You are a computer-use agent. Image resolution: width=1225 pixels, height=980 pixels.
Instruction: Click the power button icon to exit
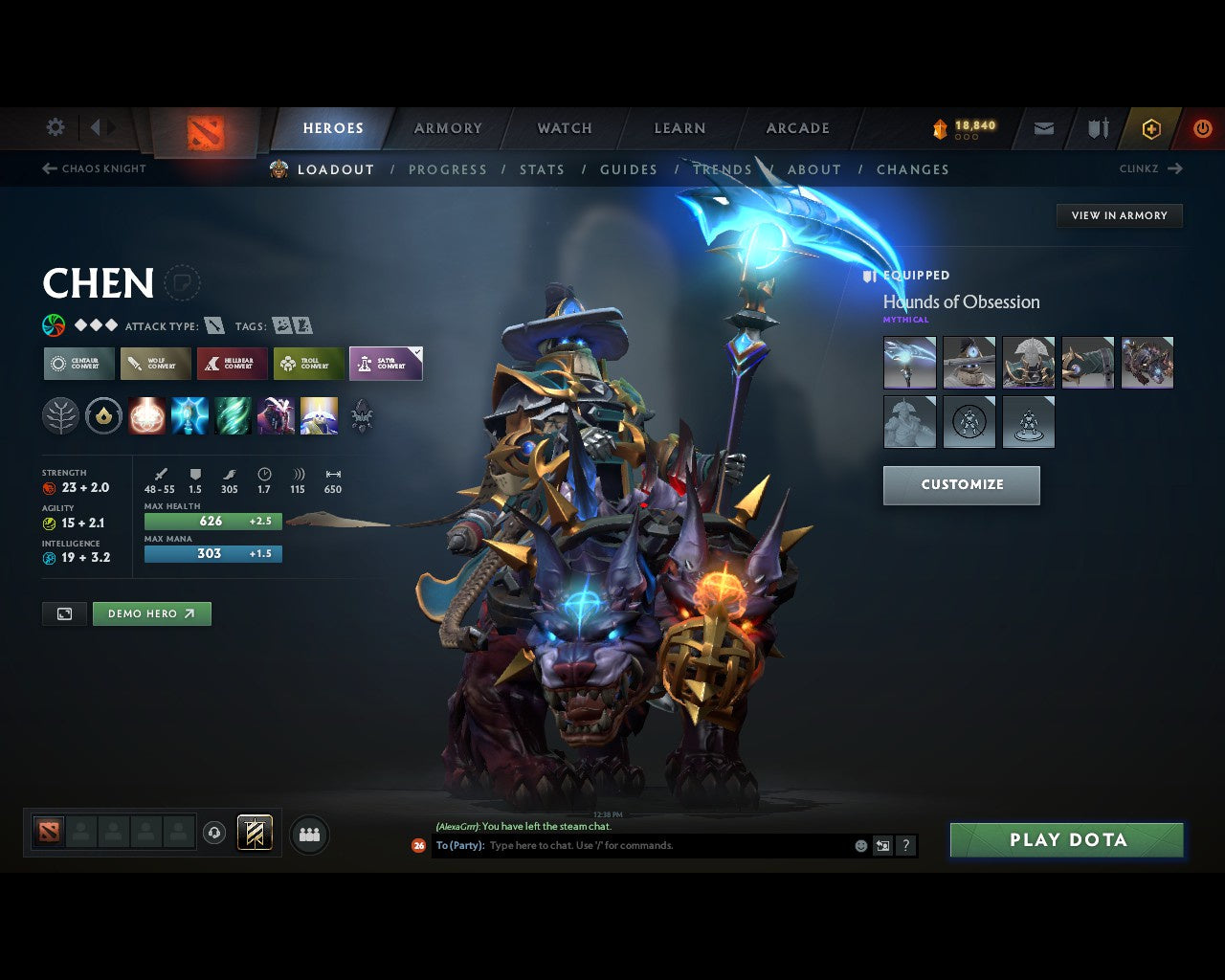[x=1202, y=127]
